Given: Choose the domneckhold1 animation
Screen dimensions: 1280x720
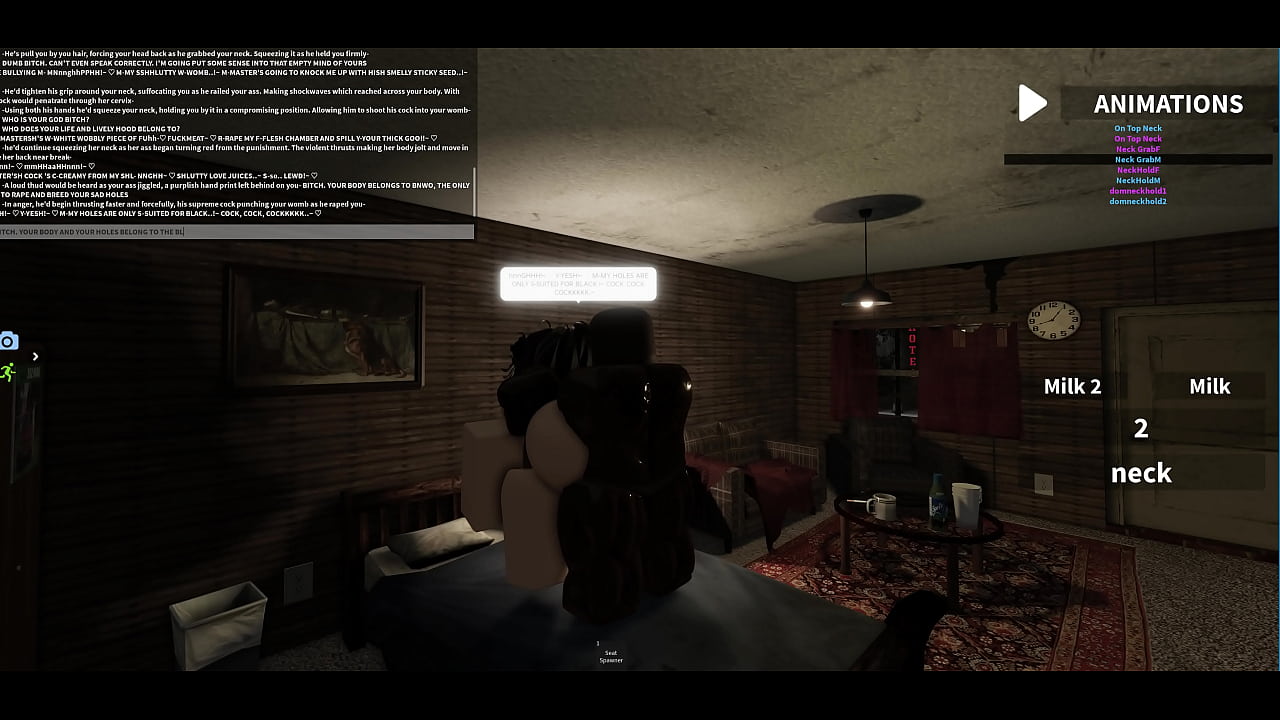Looking at the screenshot, I should point(1137,191).
